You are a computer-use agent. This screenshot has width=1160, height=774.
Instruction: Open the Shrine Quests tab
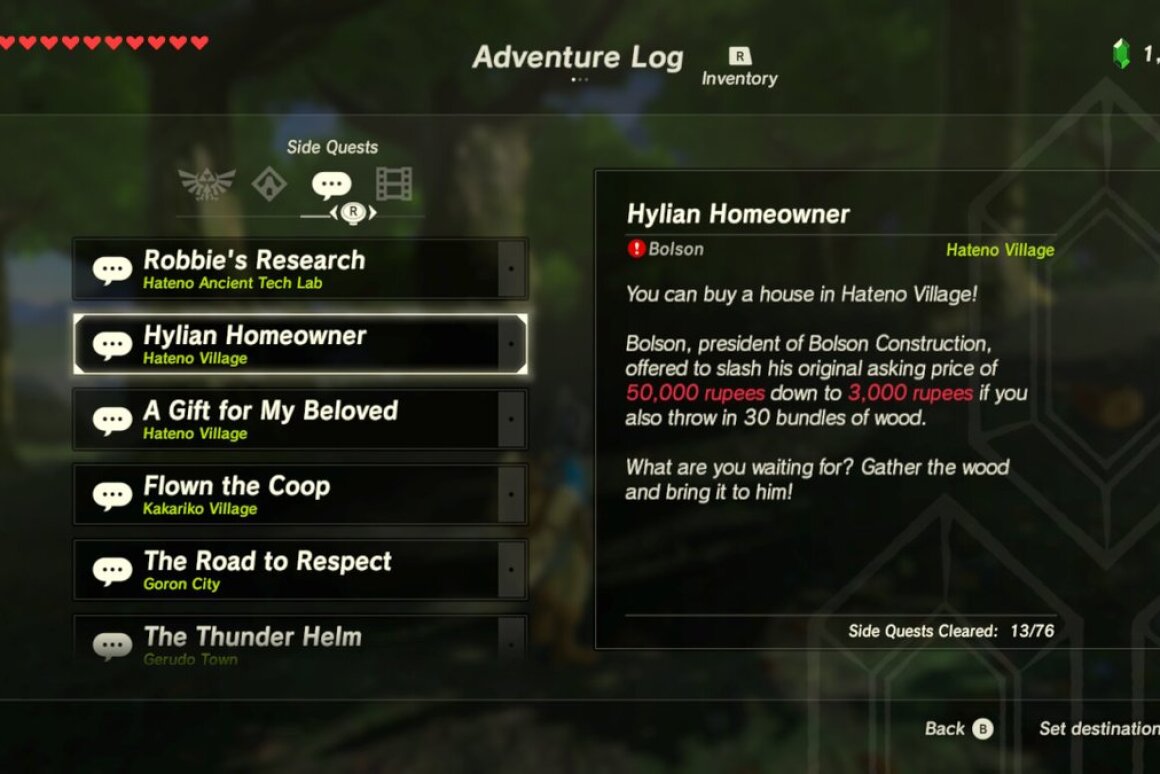click(269, 184)
